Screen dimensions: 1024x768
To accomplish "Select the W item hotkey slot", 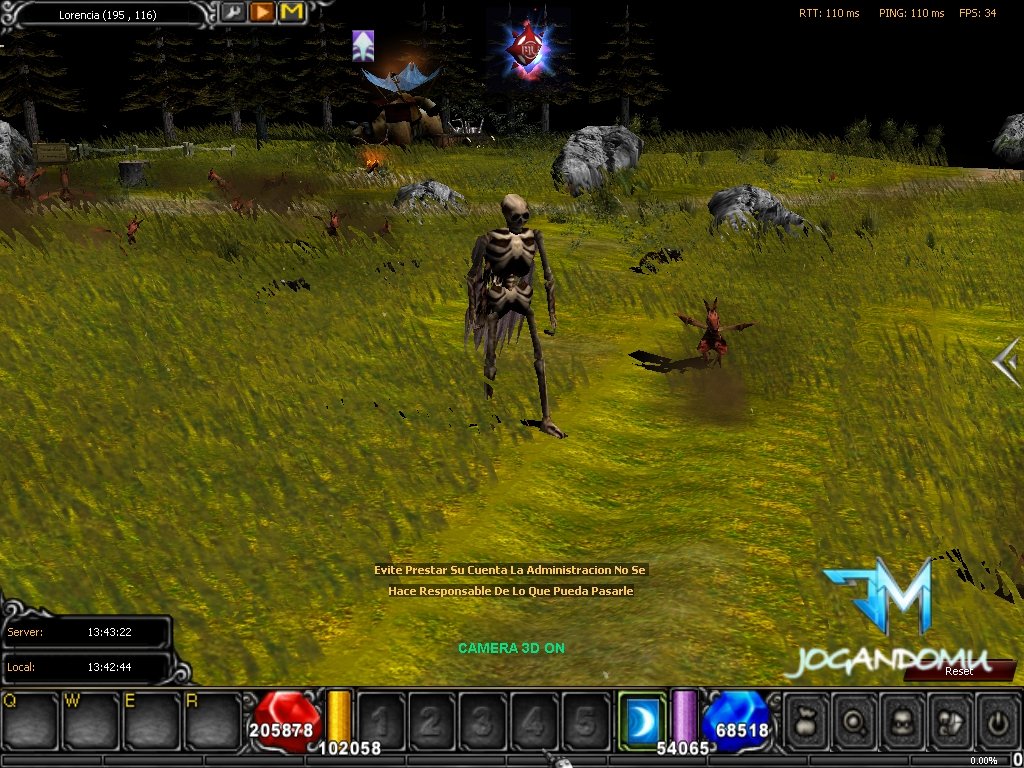I will click(91, 720).
